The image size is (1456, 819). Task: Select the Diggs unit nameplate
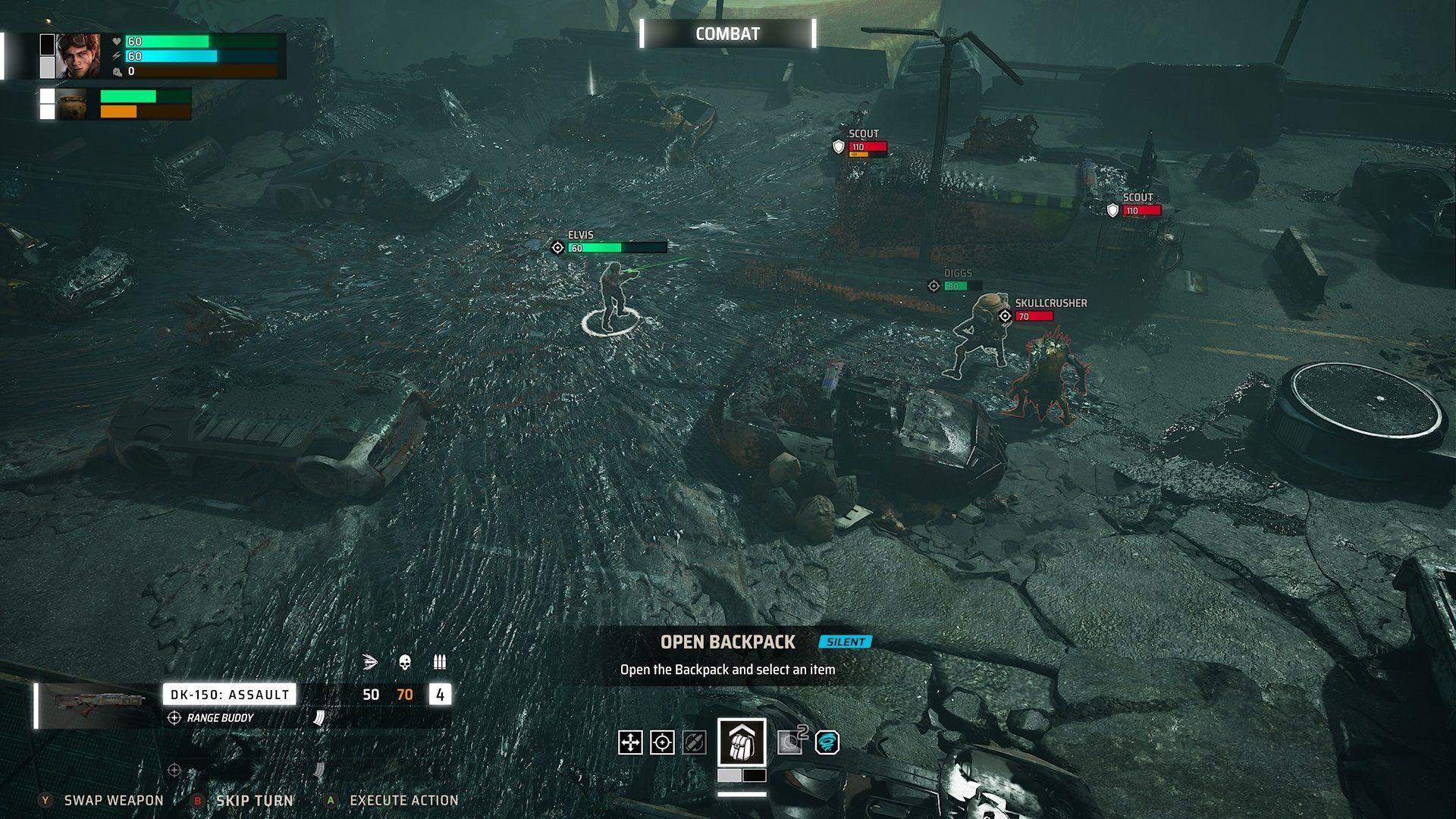pos(957,274)
